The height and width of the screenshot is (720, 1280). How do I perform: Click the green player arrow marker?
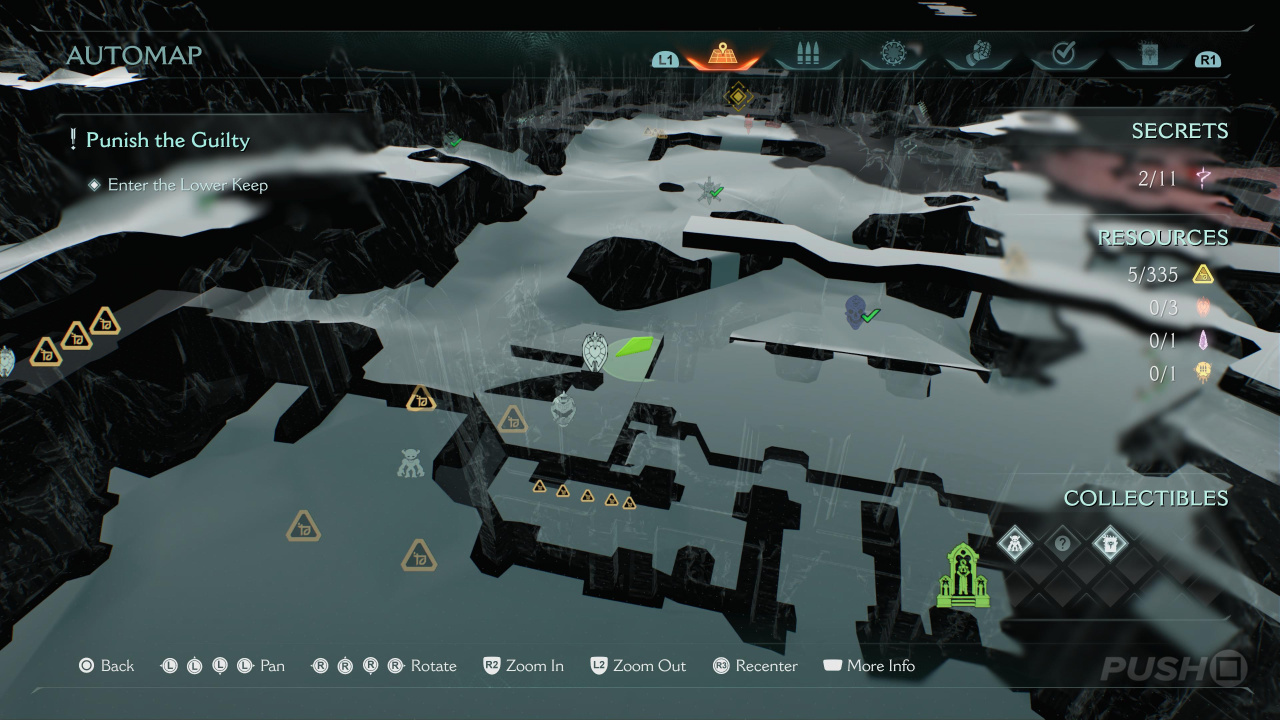tap(634, 347)
